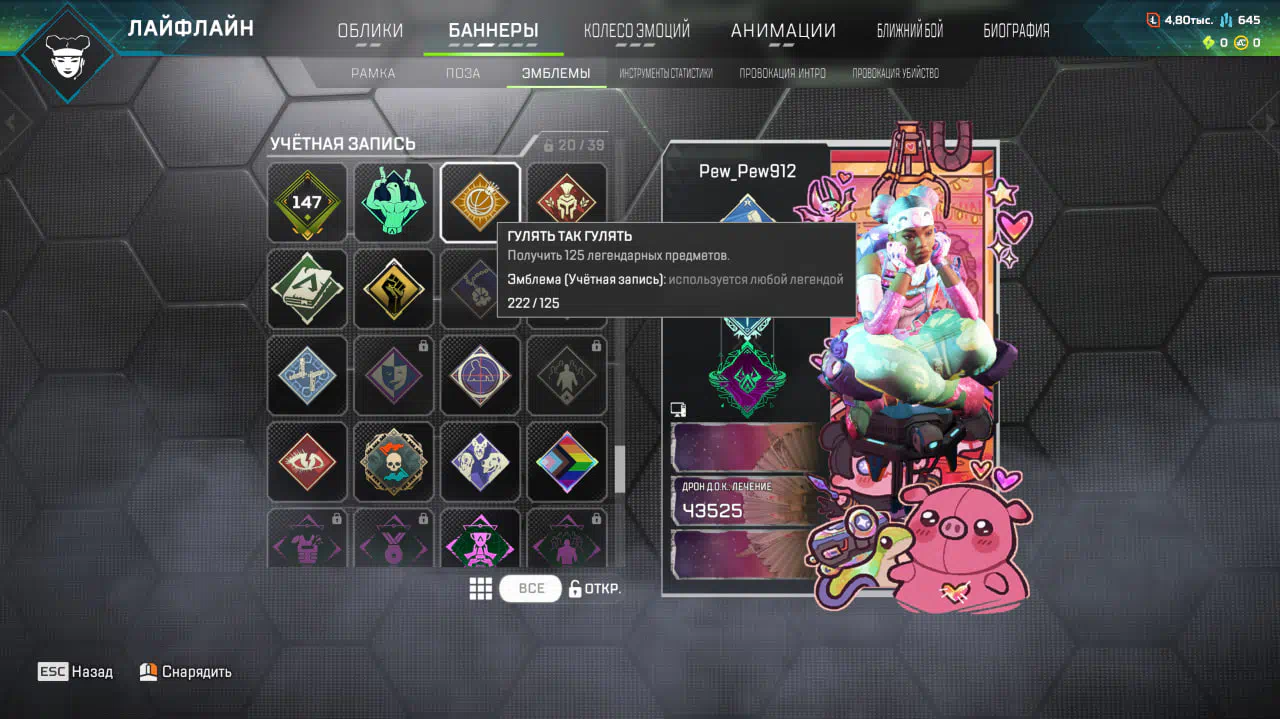Viewport: 1280px width, 719px height.
Task: Select the rainbow pride flag badge
Action: (567, 462)
